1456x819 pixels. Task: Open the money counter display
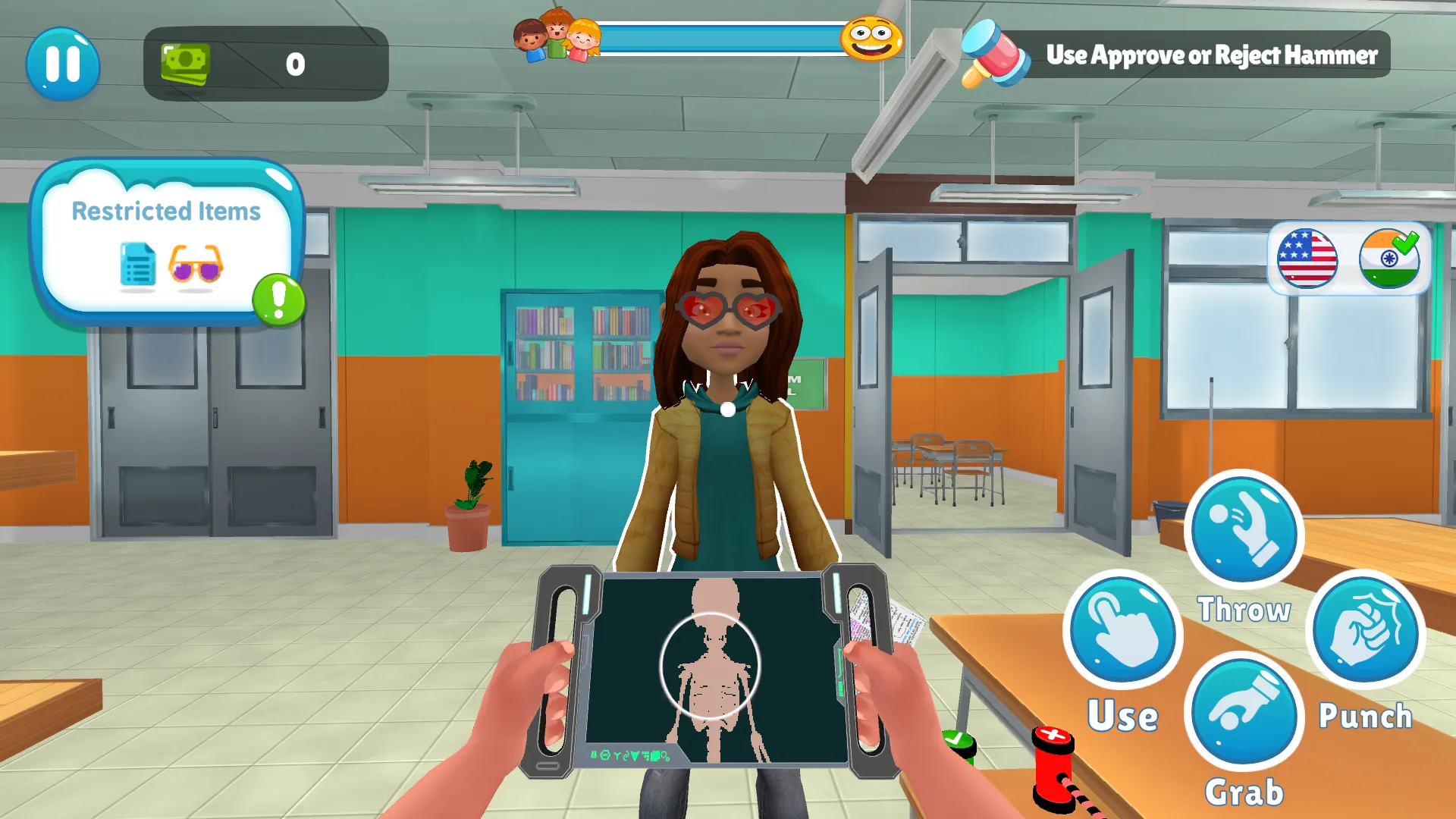(265, 64)
